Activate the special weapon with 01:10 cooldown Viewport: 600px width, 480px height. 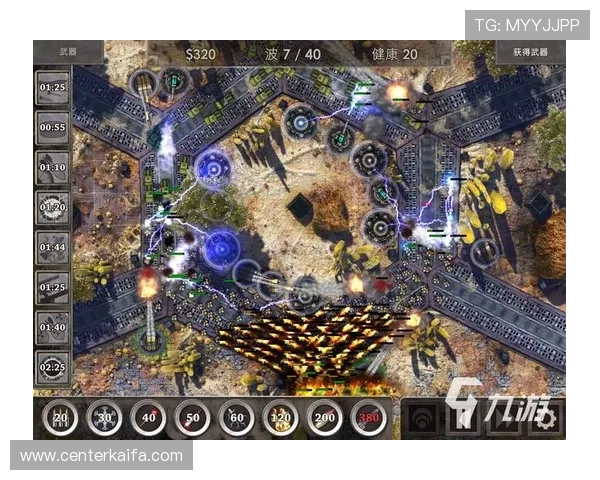(52, 168)
